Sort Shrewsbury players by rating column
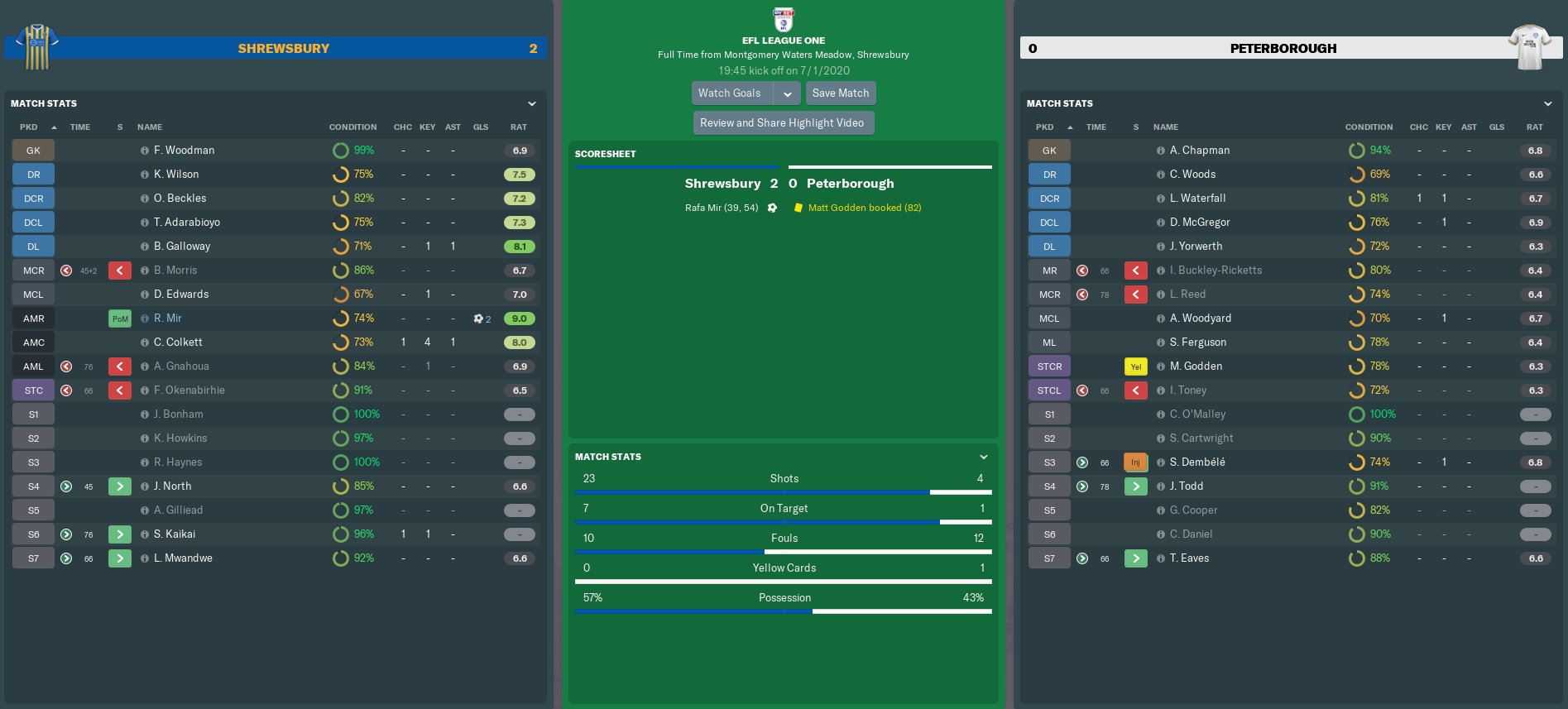 519,127
